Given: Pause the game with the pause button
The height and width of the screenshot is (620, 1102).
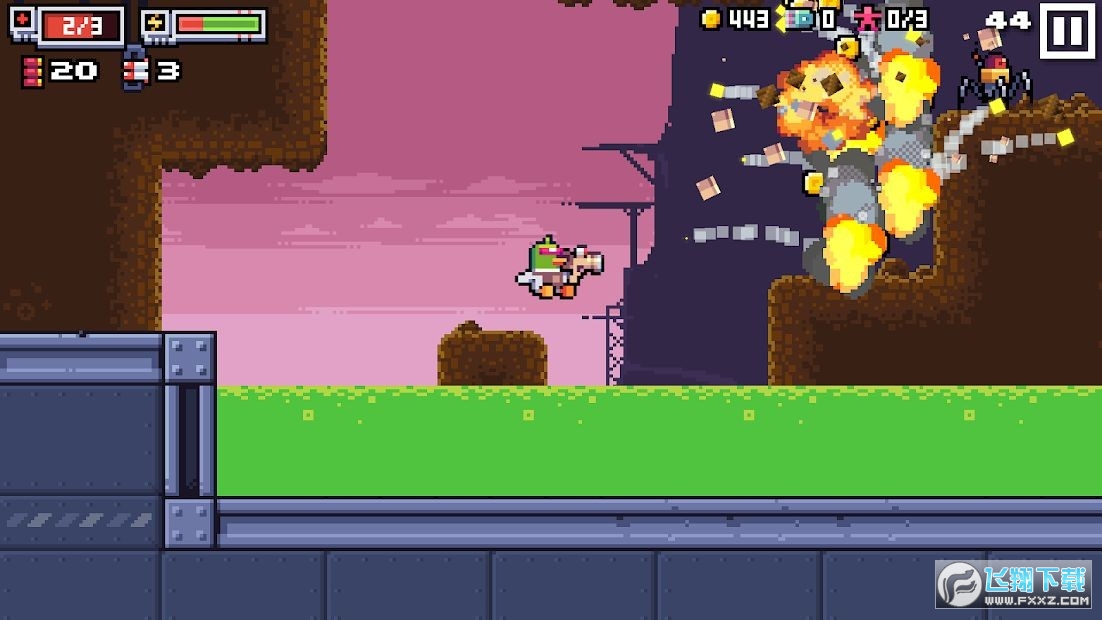Looking at the screenshot, I should pos(1067,31).
